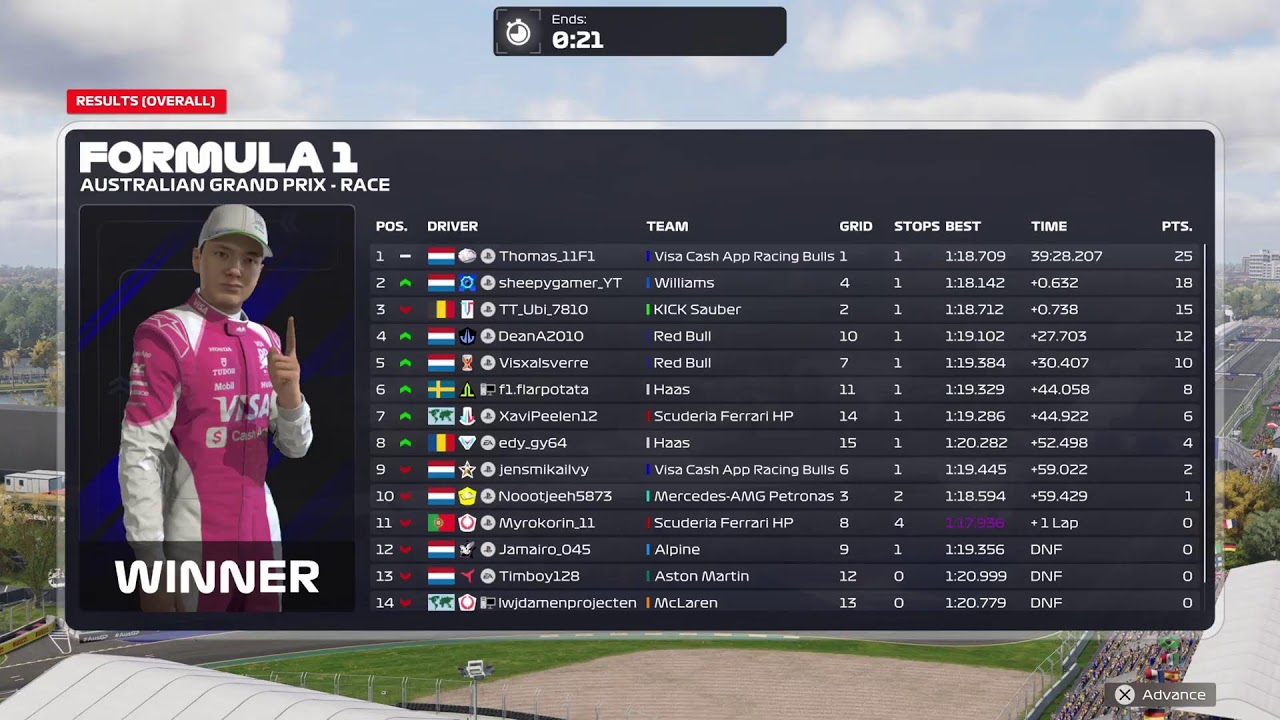1280x720 pixels.
Task: Pick Jamairo_045's Alpine result row
Action: pos(785,549)
